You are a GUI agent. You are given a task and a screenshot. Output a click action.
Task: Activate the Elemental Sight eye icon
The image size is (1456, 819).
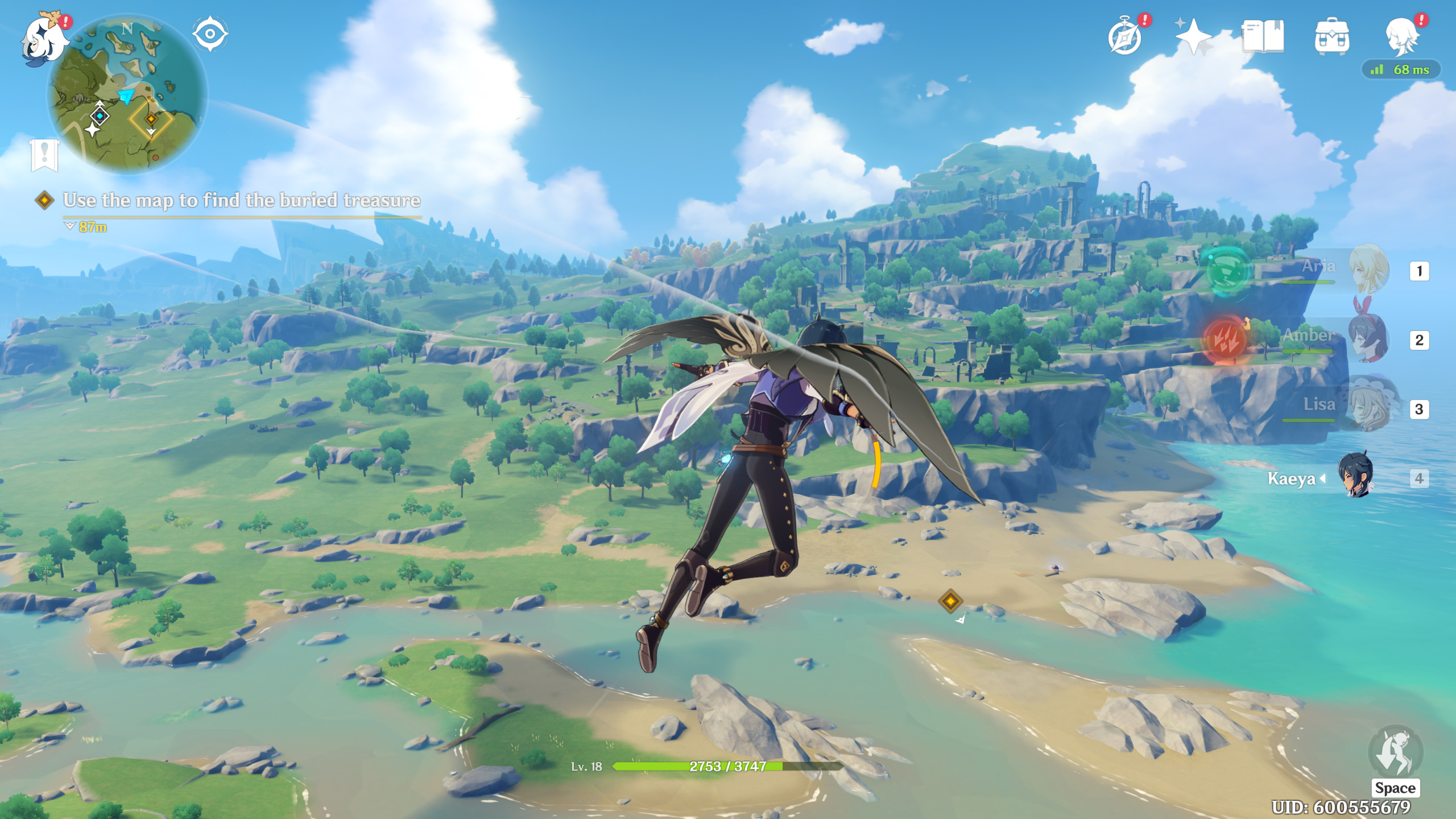point(210,34)
